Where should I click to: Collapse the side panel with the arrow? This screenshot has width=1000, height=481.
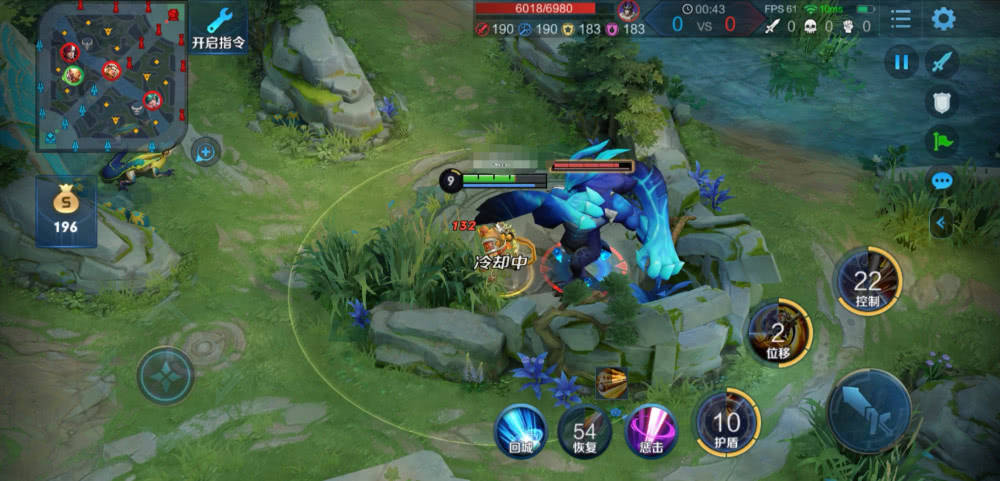[x=941, y=223]
